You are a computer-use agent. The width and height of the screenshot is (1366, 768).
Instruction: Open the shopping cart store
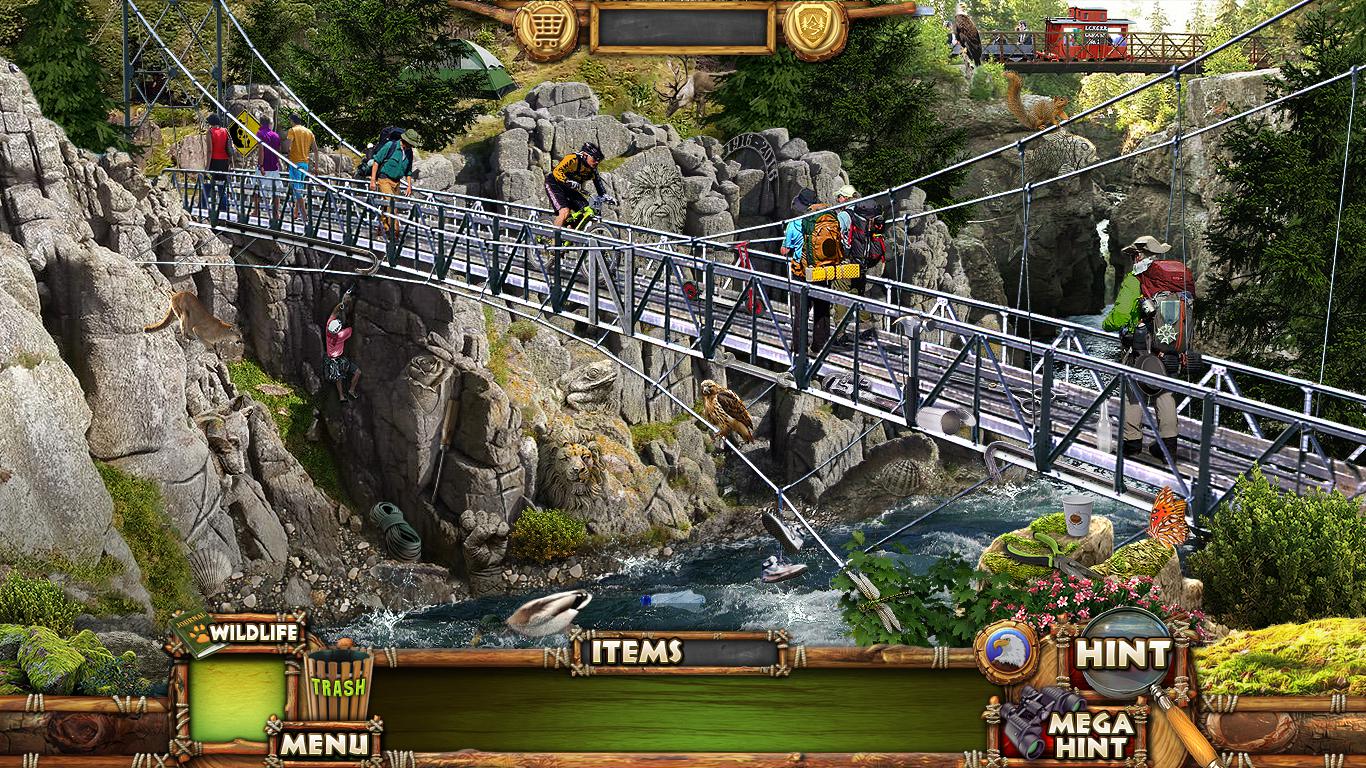tap(546, 29)
